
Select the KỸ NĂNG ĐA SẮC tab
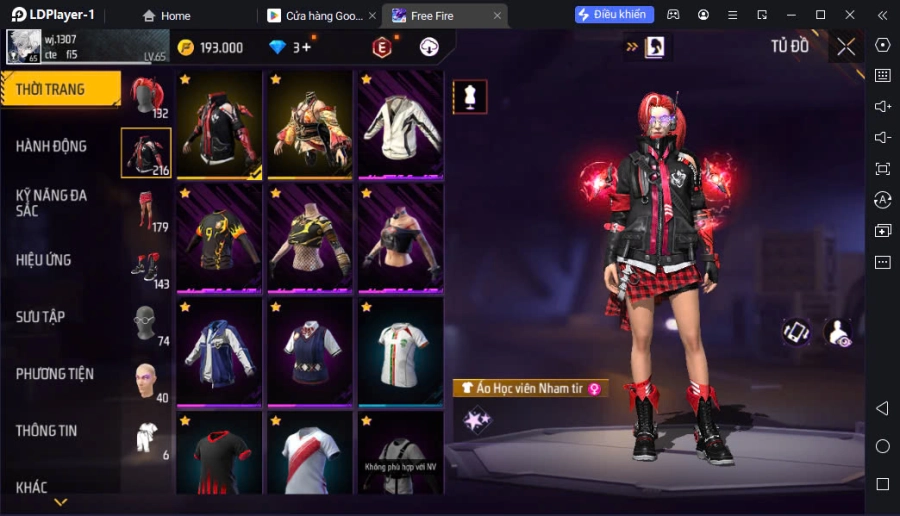point(52,203)
